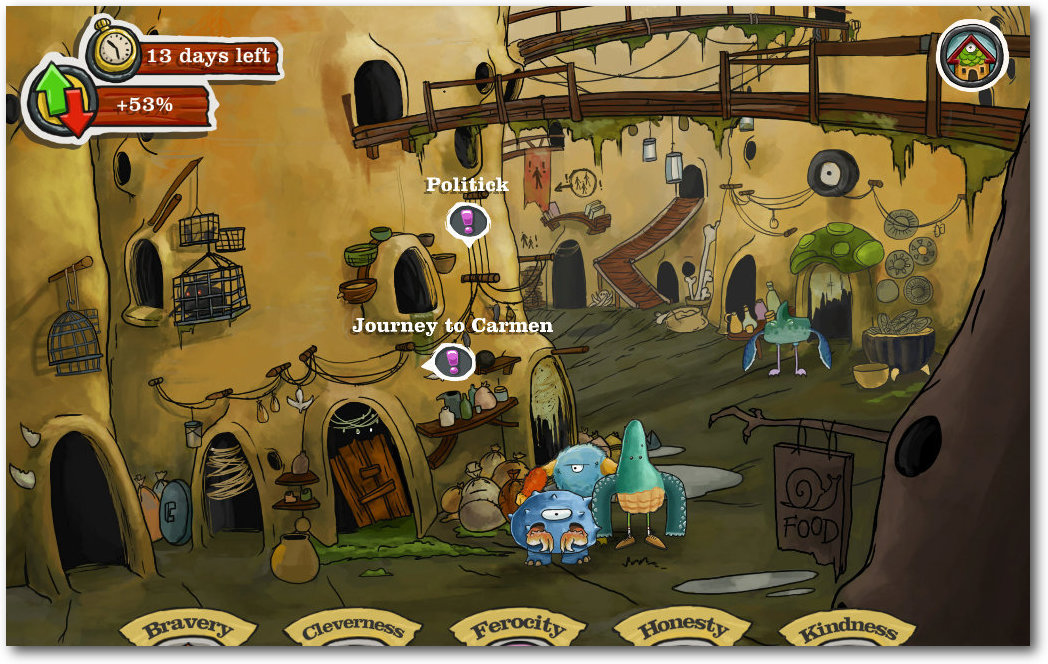1048x664 pixels.
Task: Choose the Cleverness trait tab
Action: [x=352, y=630]
